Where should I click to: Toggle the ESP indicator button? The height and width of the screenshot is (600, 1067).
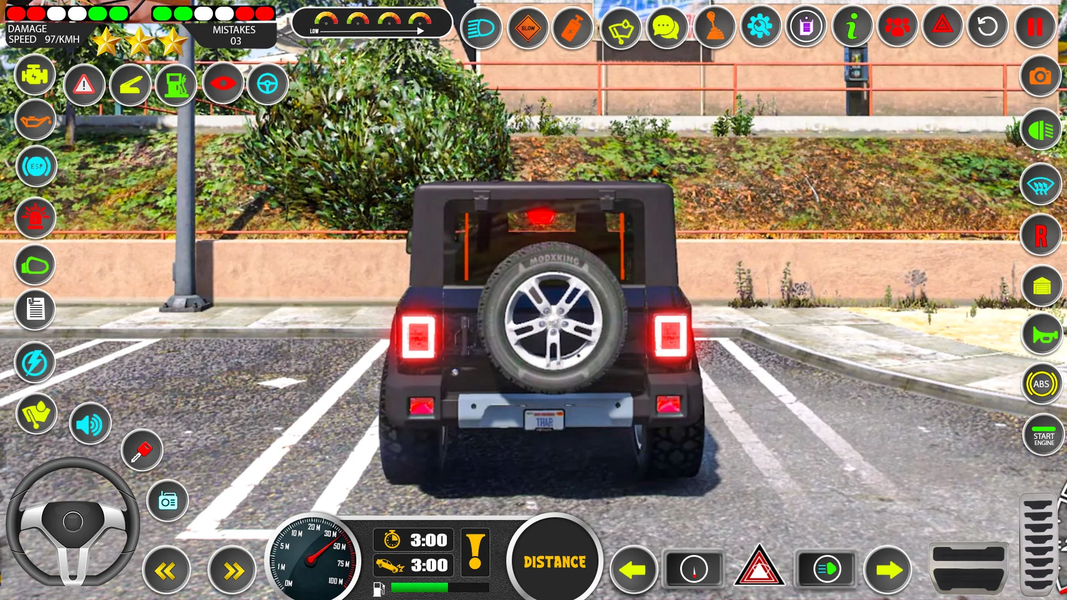[x=36, y=166]
